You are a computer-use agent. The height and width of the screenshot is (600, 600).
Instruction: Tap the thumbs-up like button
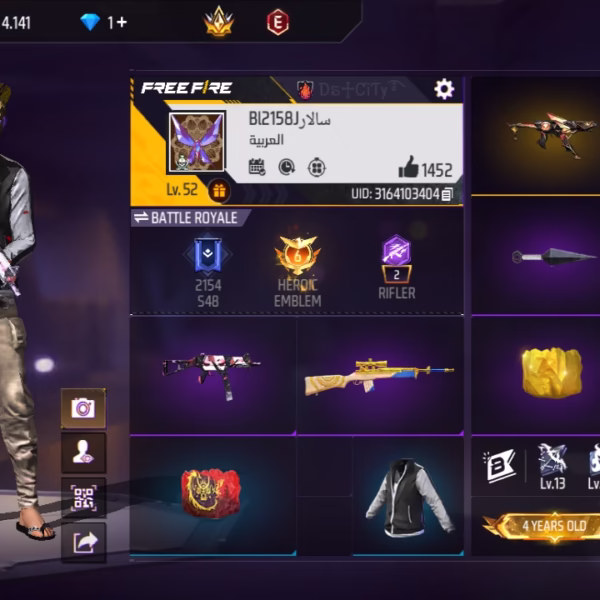[x=408, y=168]
